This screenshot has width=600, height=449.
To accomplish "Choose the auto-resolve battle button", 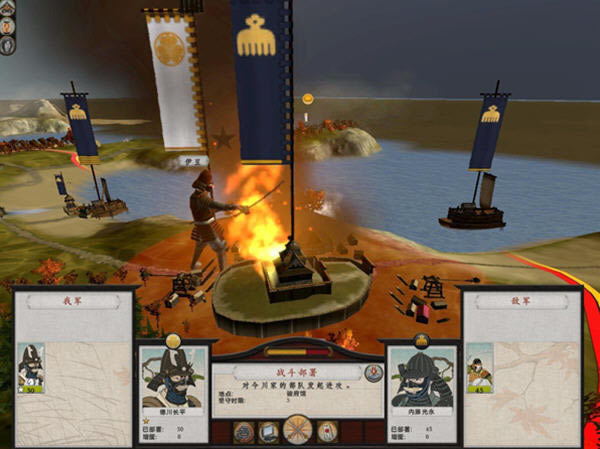I will coord(268,431).
